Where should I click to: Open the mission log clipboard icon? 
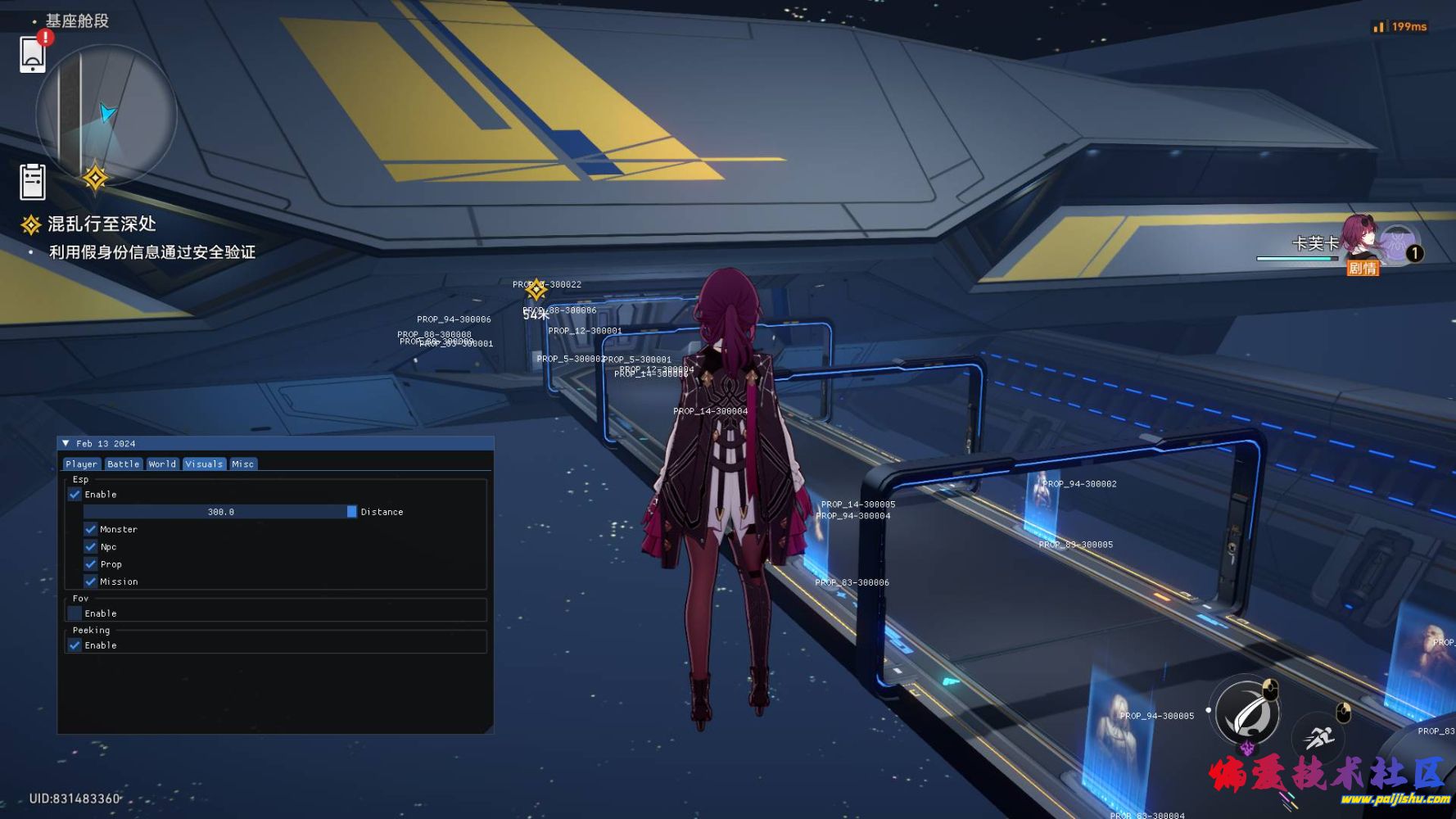[33, 181]
